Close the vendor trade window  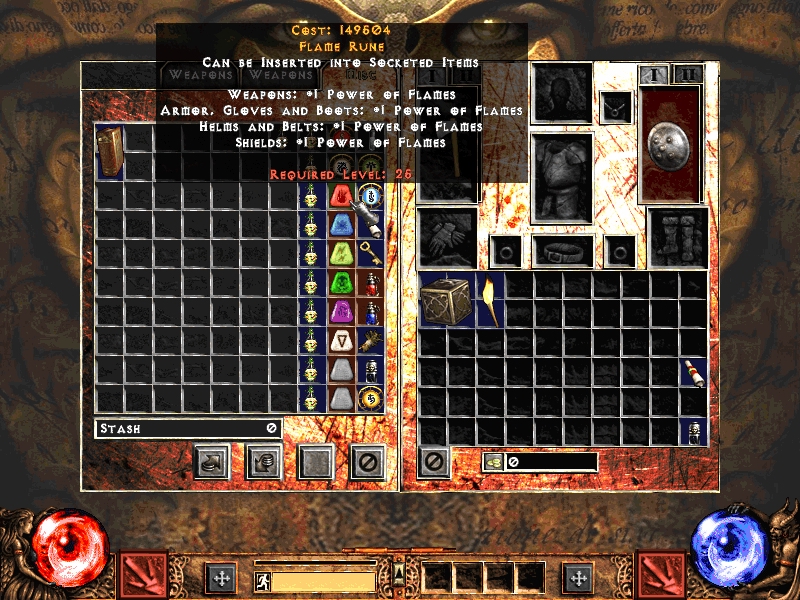tap(367, 461)
